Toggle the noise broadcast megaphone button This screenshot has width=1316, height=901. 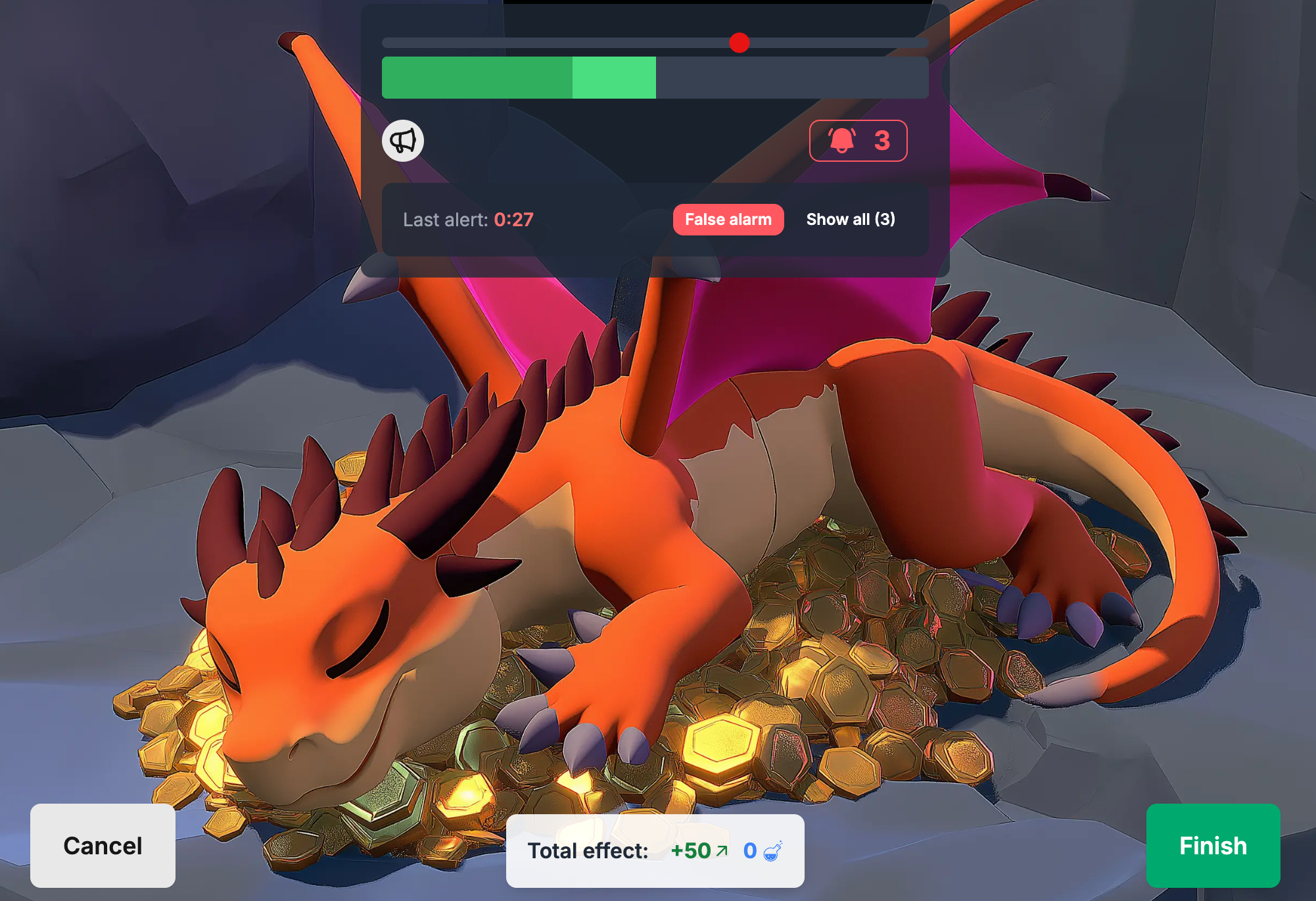click(403, 140)
